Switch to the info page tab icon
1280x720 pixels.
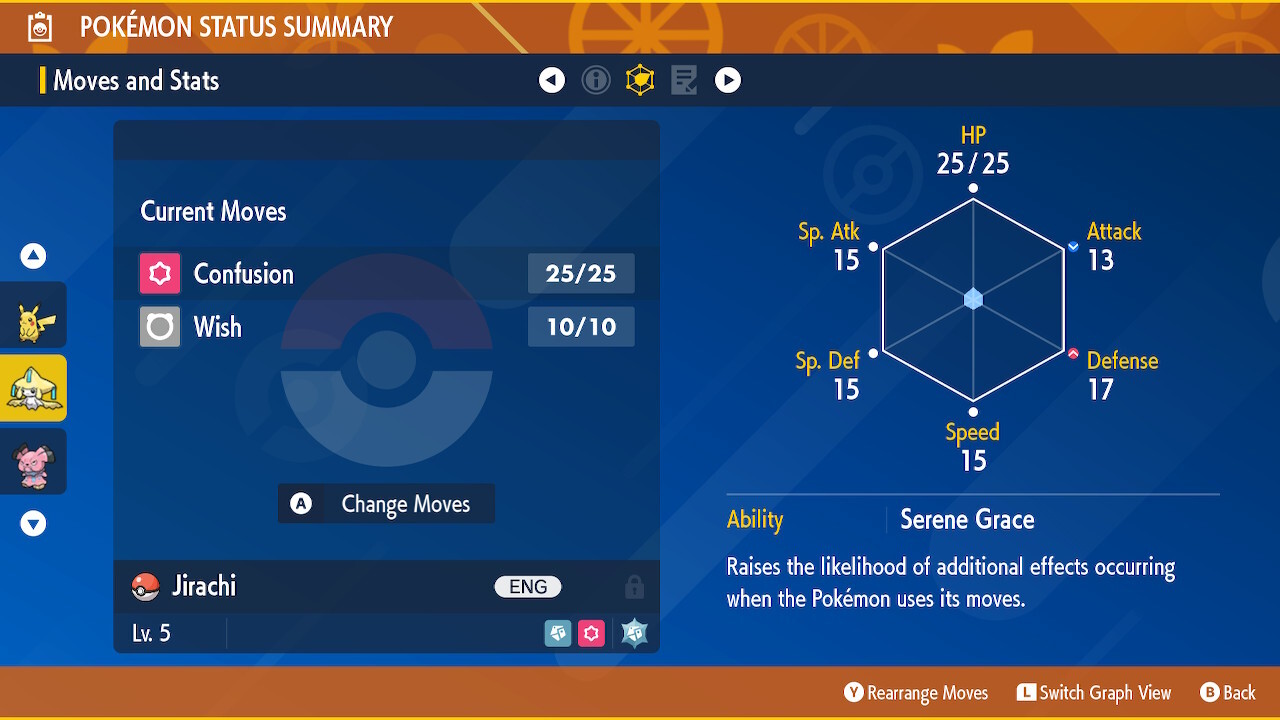click(596, 80)
